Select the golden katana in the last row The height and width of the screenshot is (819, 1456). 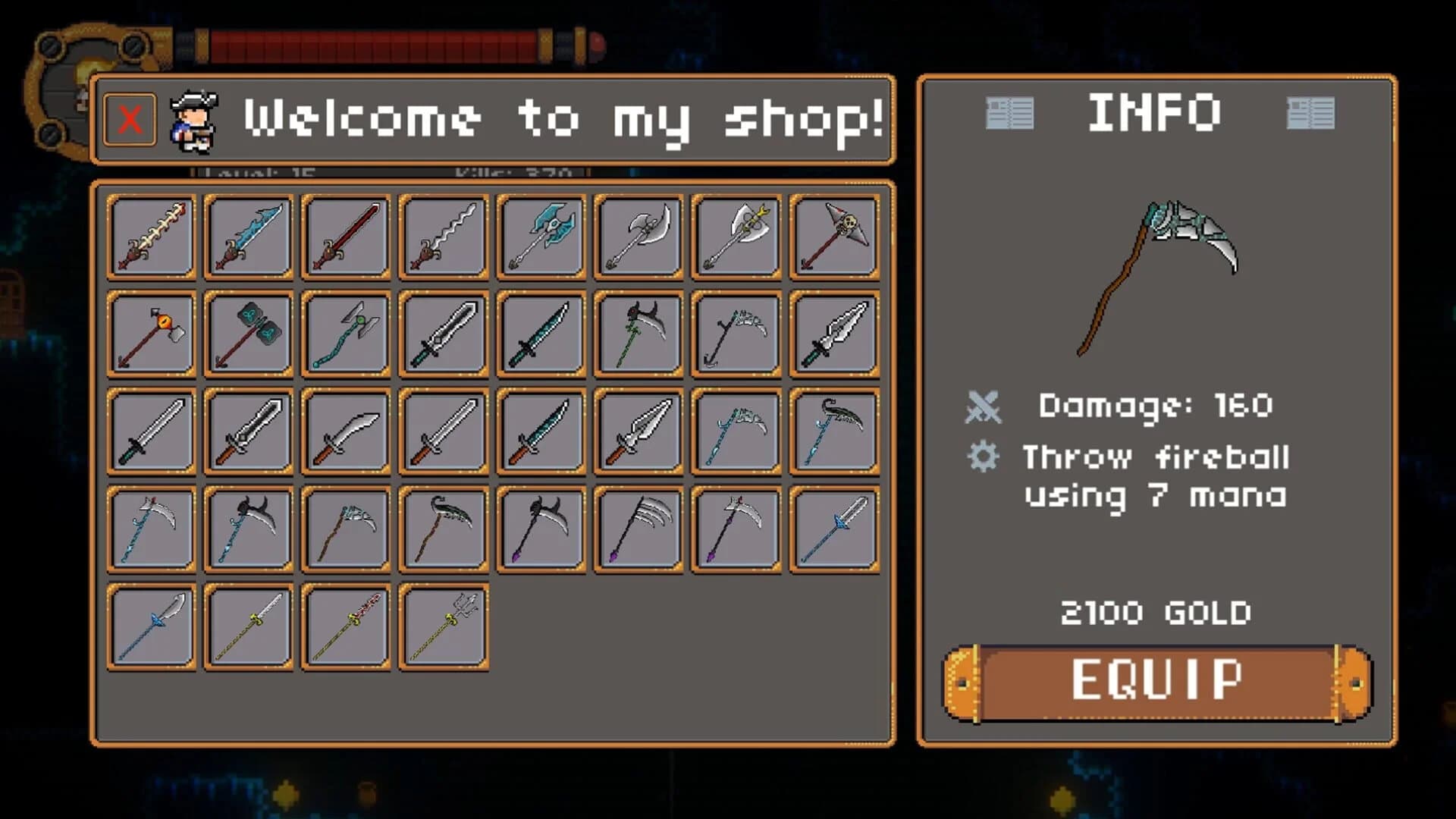tap(248, 626)
